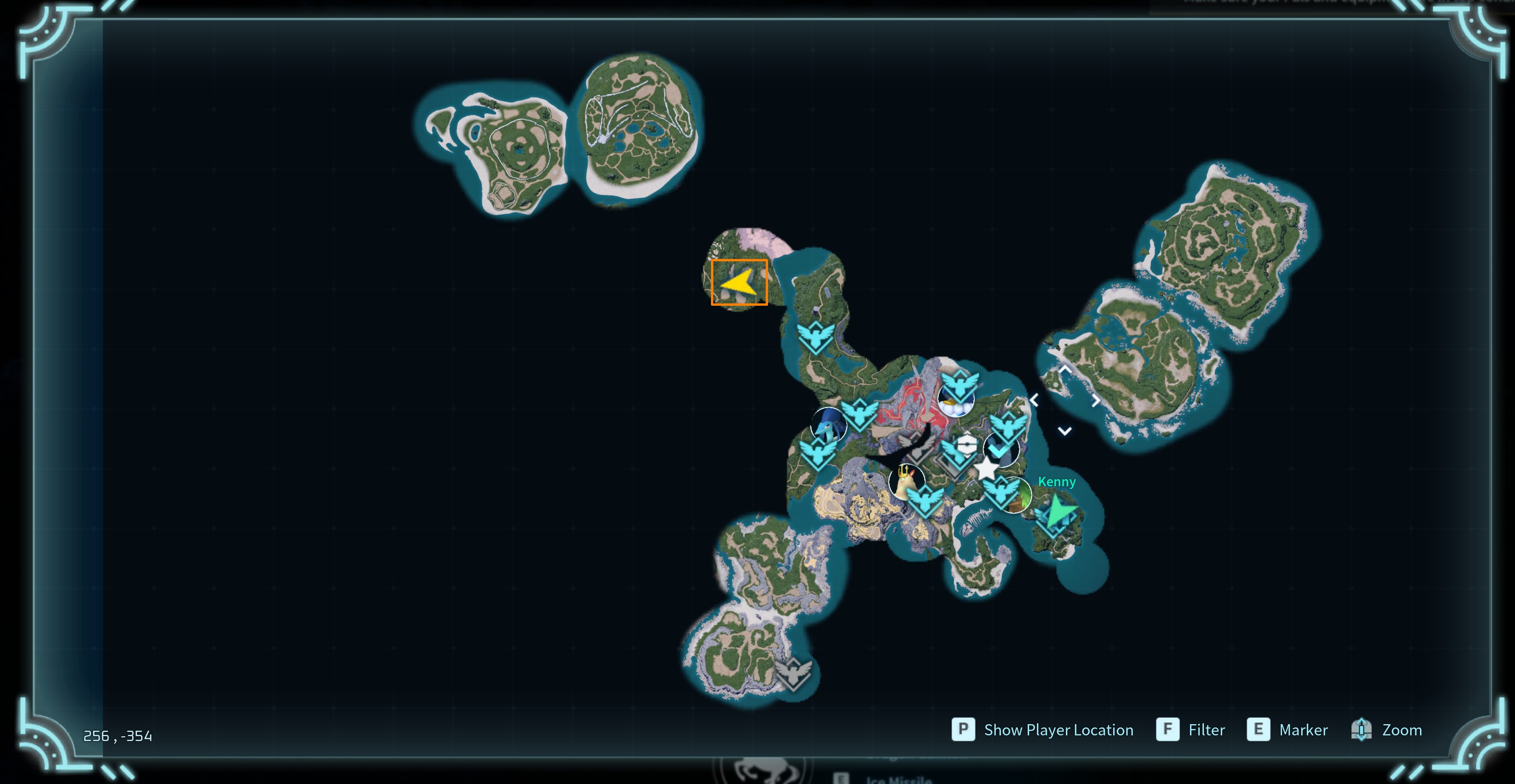Image resolution: width=1515 pixels, height=784 pixels.
Task: Select the crowned yellow Pal boss icon
Action: 907,482
